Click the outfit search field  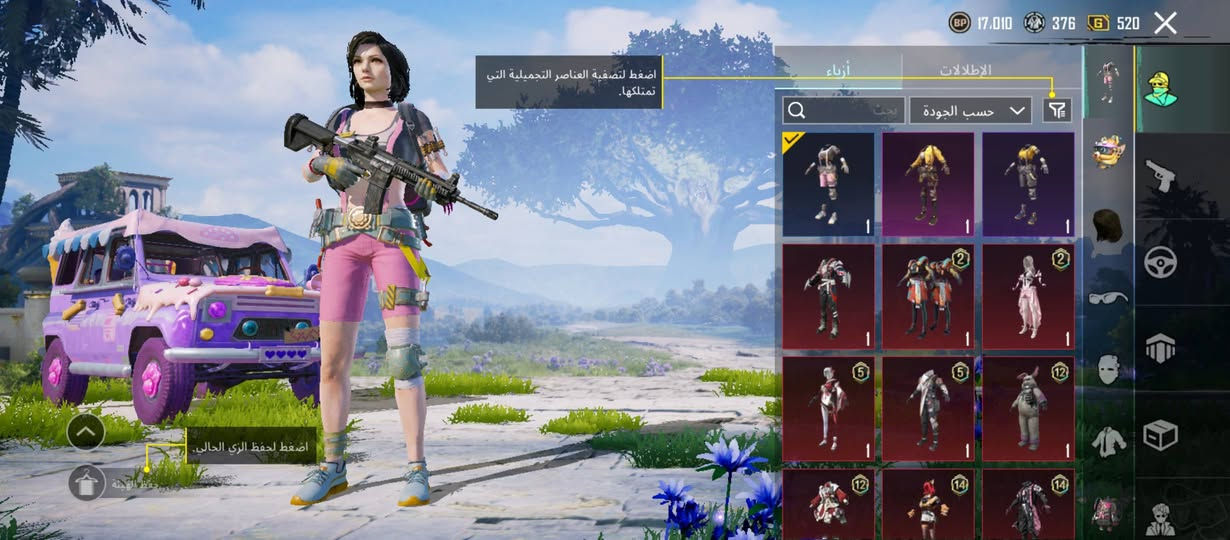click(843, 110)
